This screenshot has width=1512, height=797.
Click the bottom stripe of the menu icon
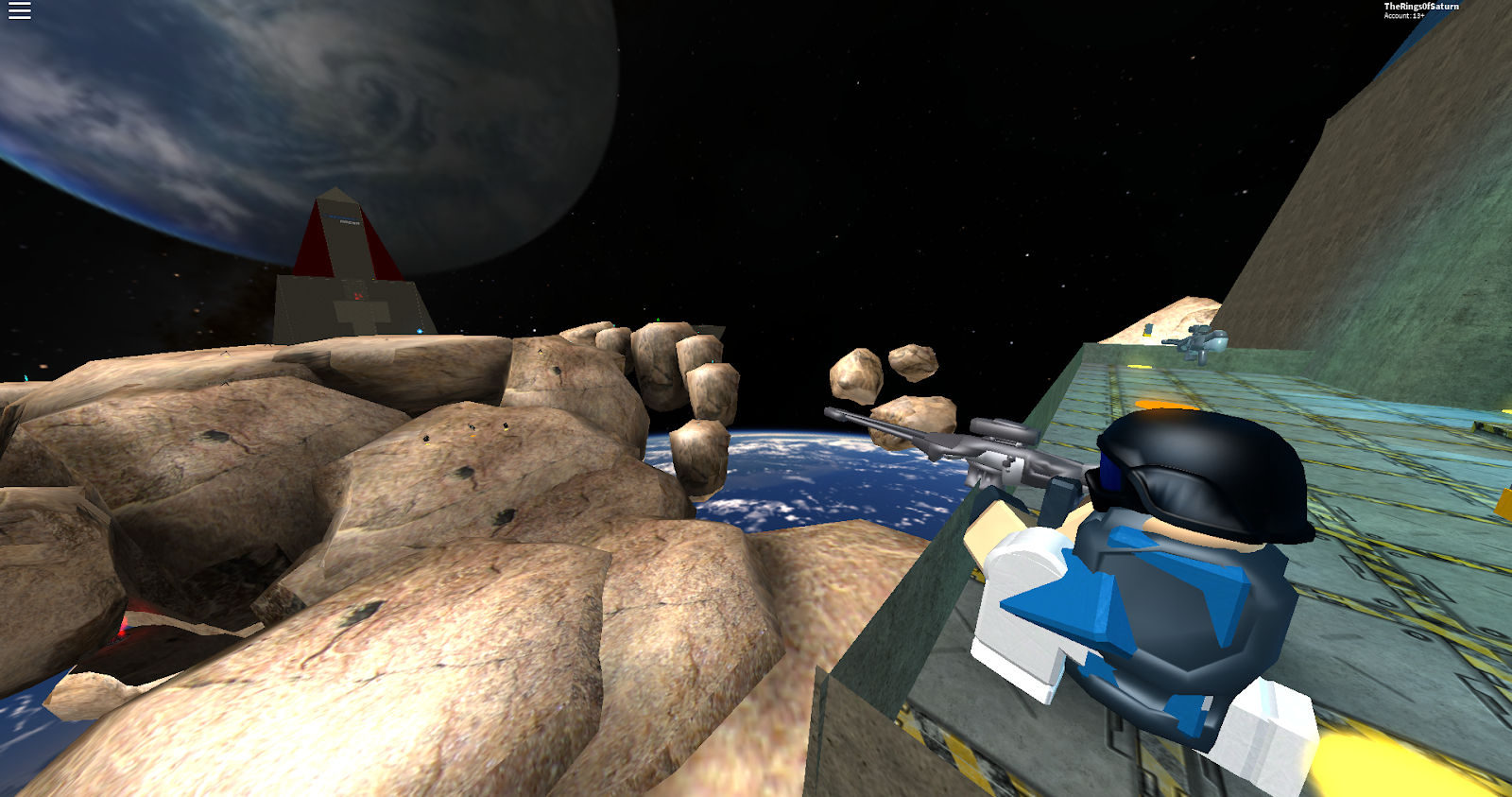click(x=19, y=17)
